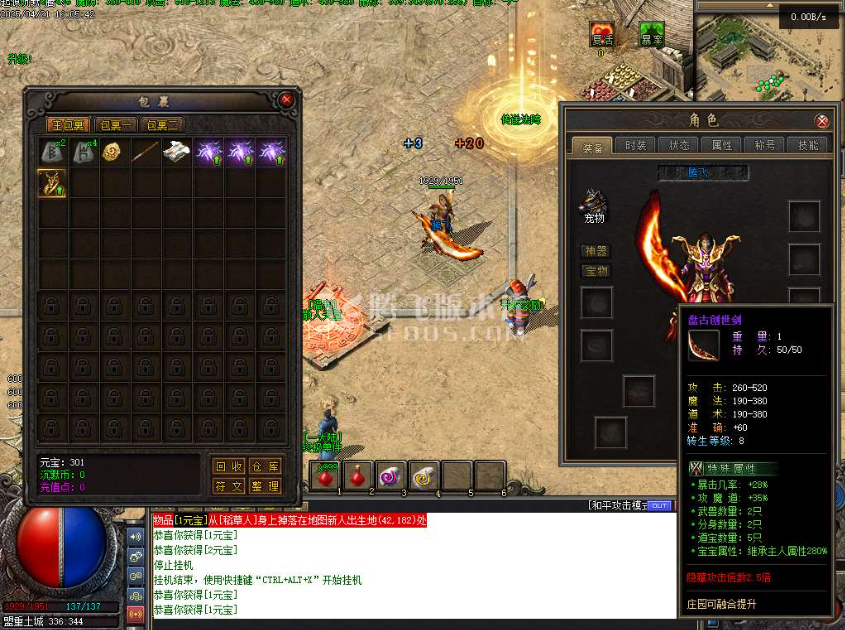Image resolution: width=845 pixels, height=630 pixels.
Task: Close the 包裹 bag window
Action: 287,100
